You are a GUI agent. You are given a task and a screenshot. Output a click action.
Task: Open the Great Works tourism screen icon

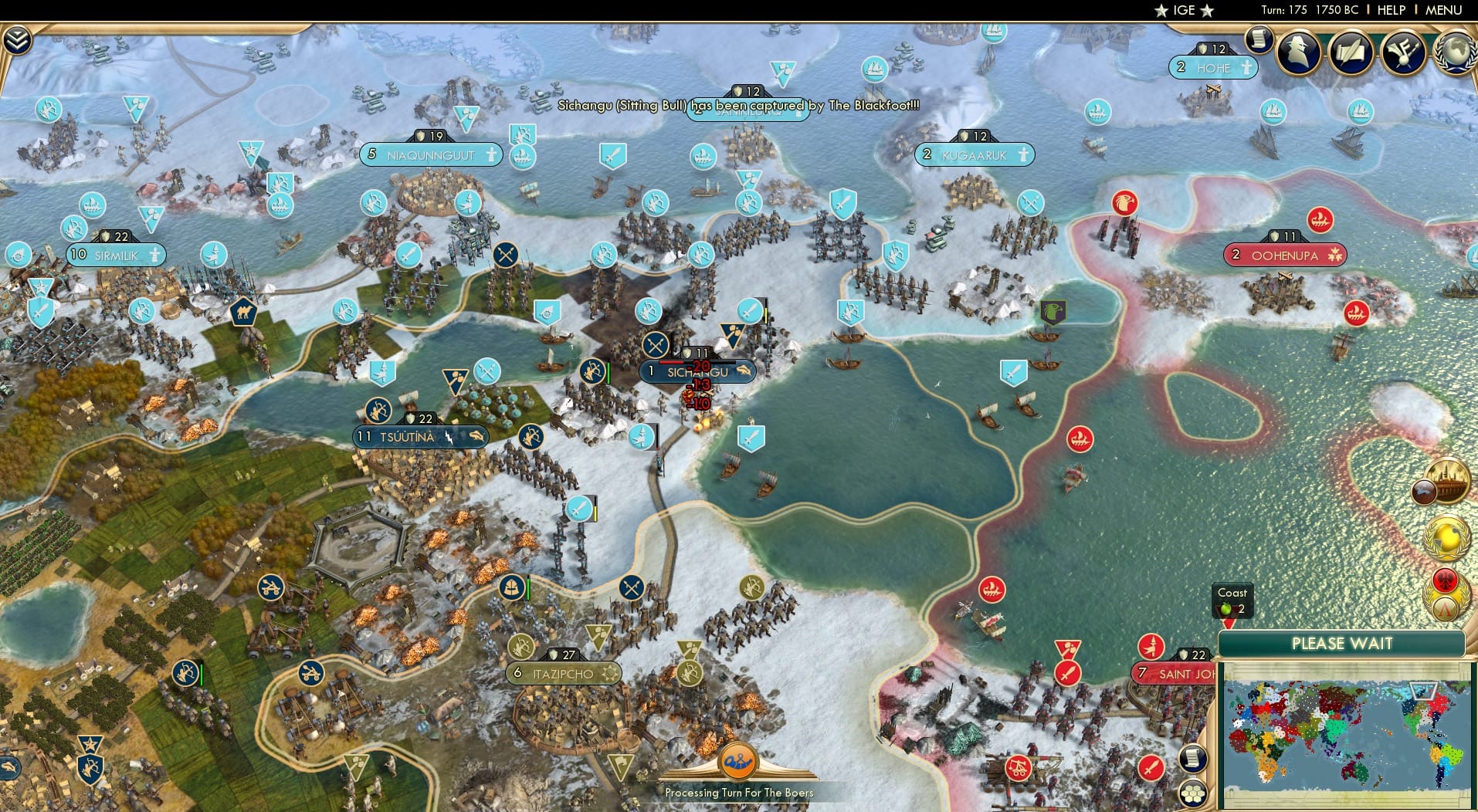click(1404, 52)
